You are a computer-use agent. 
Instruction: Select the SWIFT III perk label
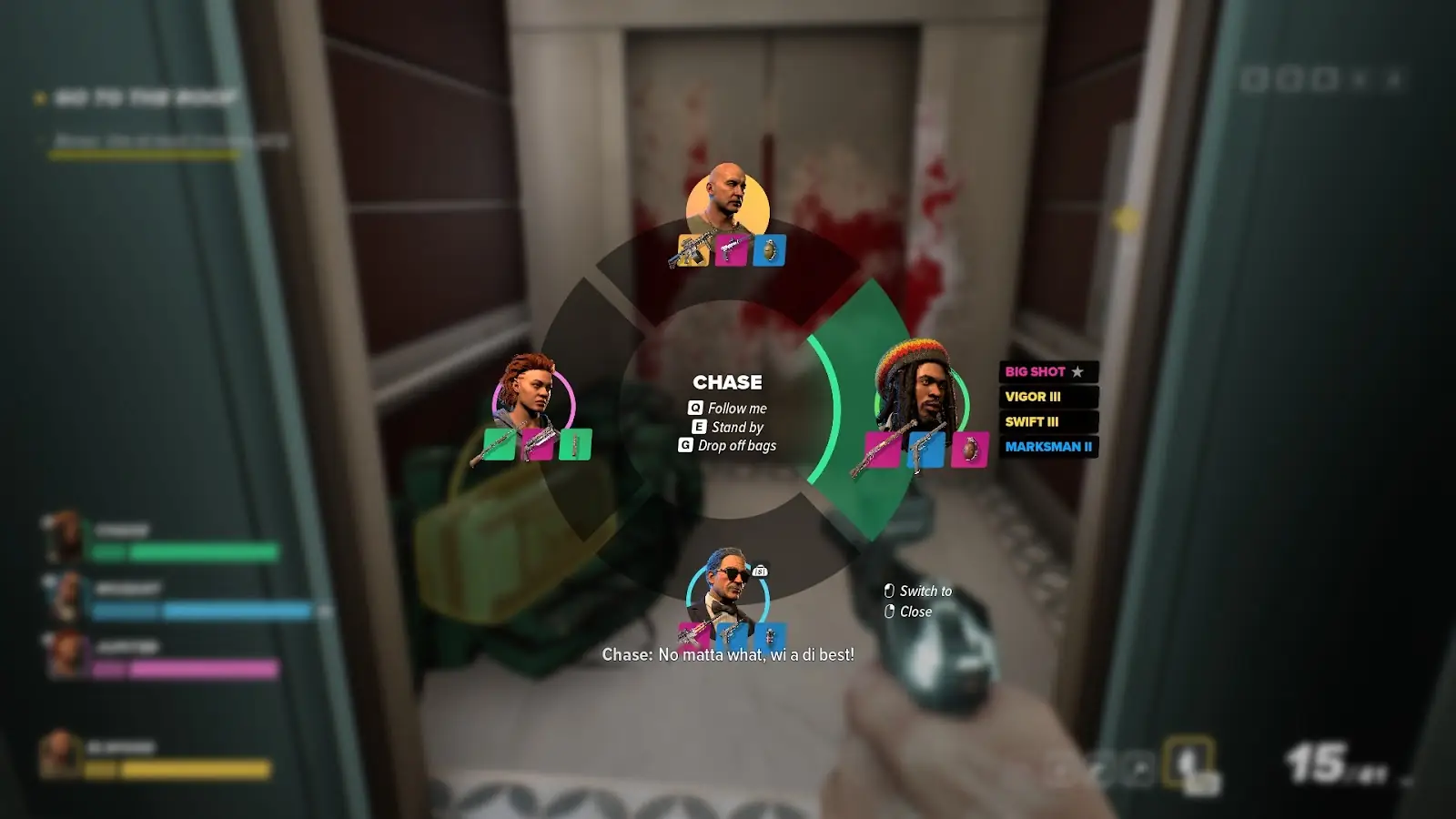click(x=1047, y=422)
